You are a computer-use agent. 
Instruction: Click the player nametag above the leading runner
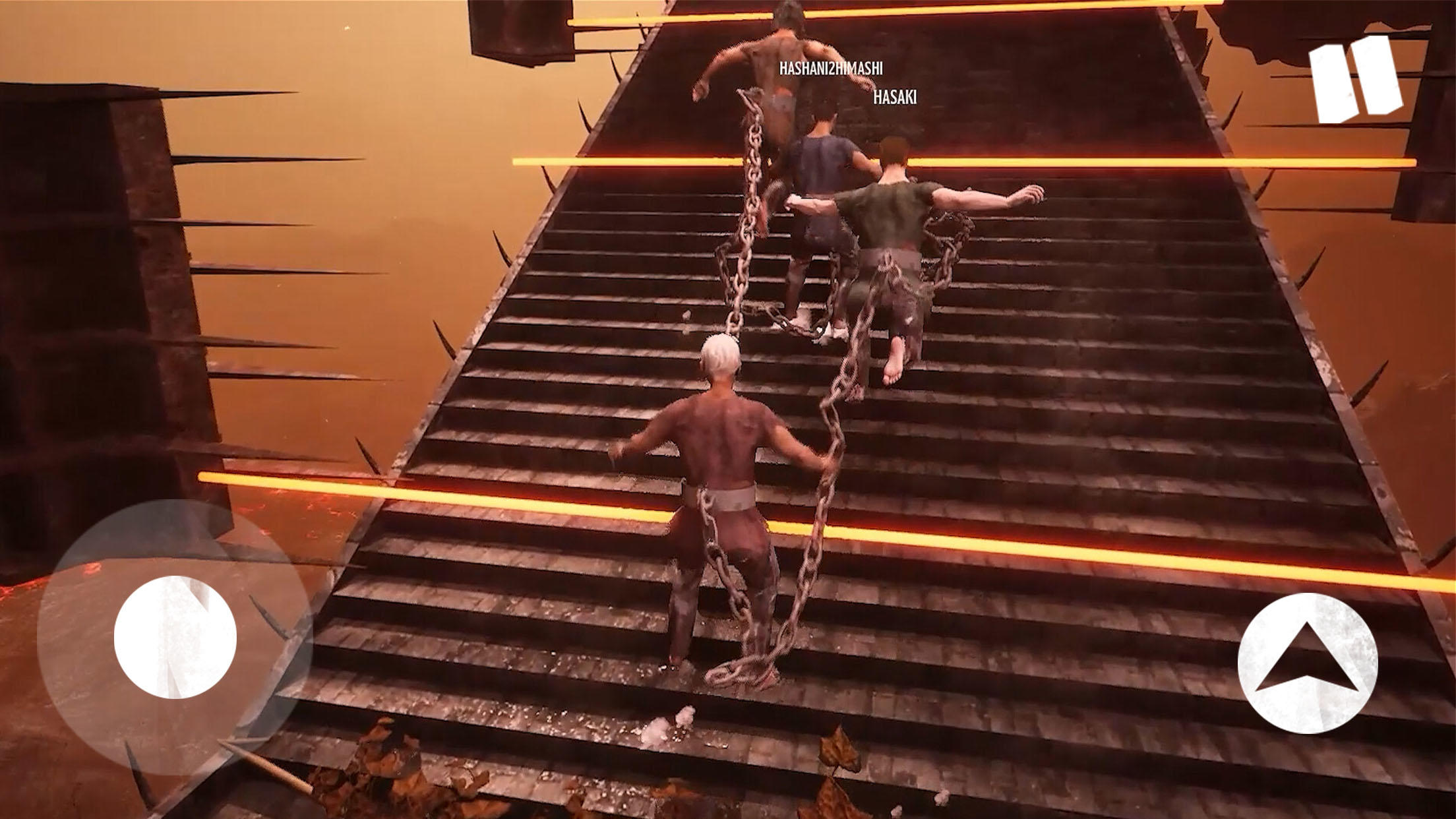(x=830, y=68)
